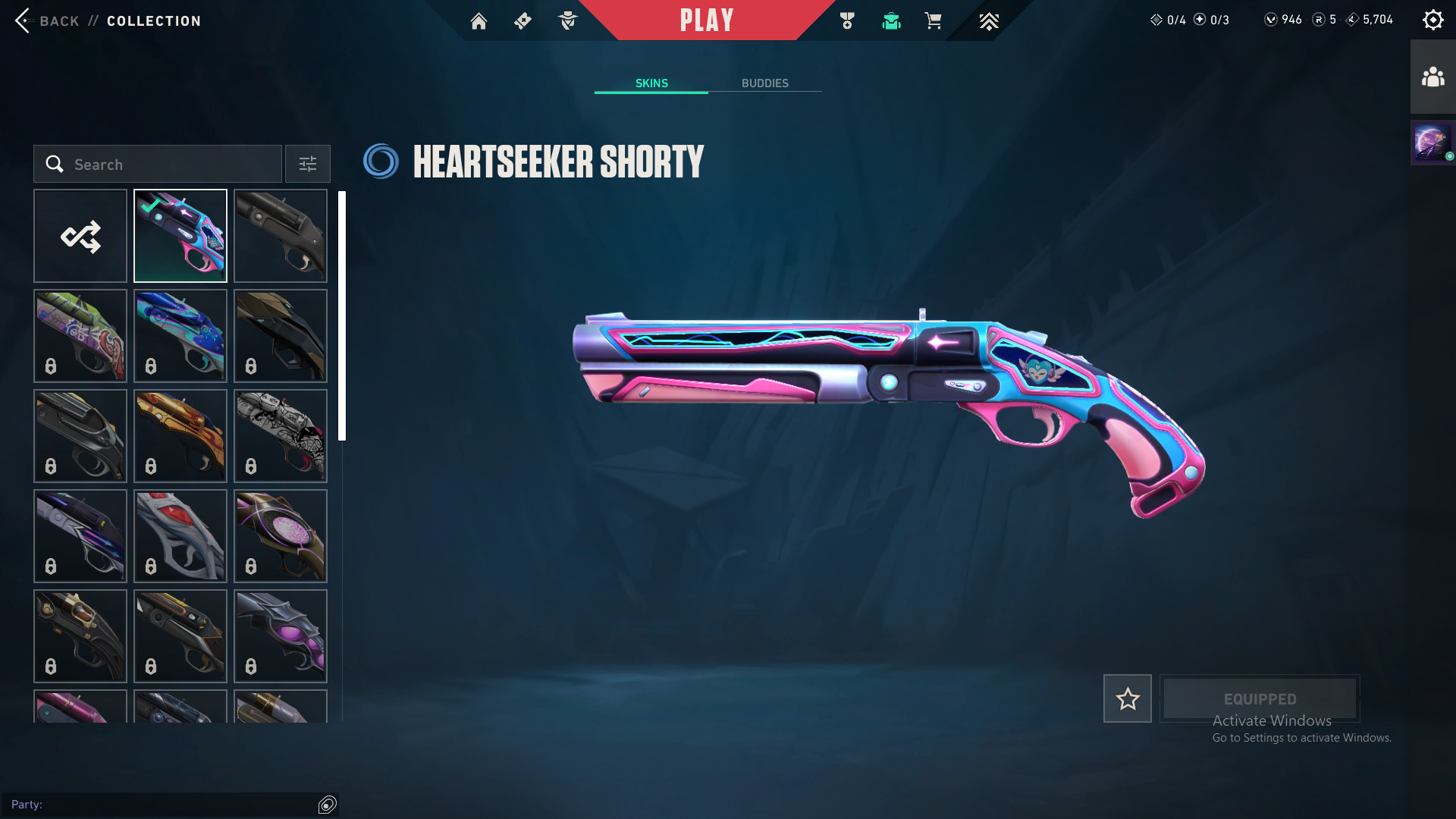Select the white Shorty with red gem
Image resolution: width=1456 pixels, height=819 pixels.
180,536
